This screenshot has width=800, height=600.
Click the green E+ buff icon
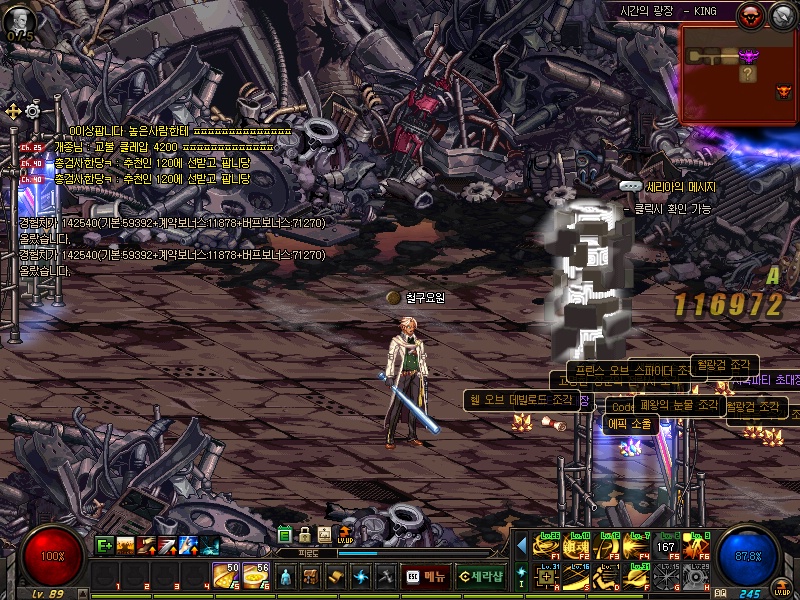pyautogui.click(x=103, y=545)
